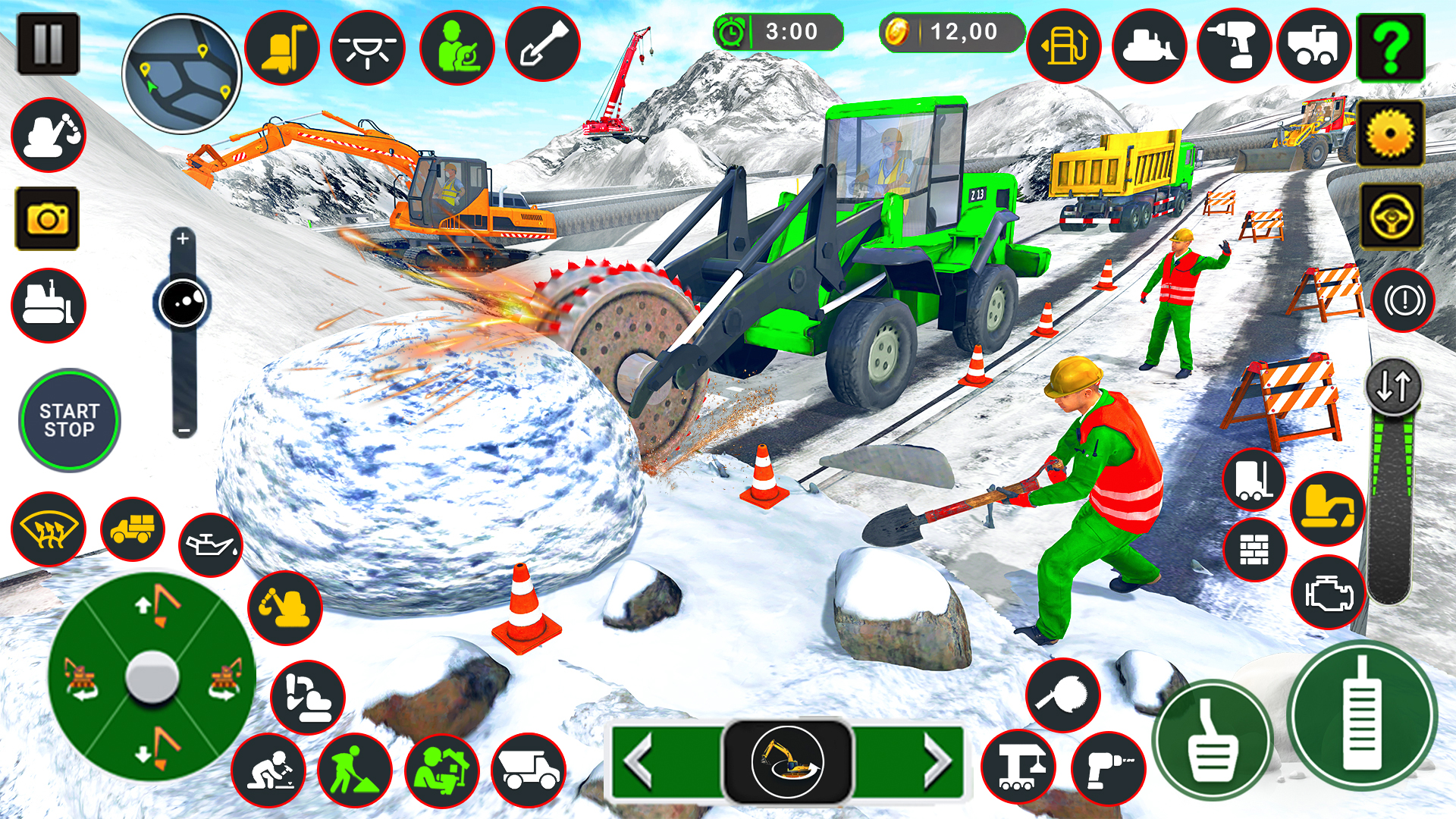The height and width of the screenshot is (819, 1456).
Task: Toggle the windshield wiper icon
Action: (x=49, y=529)
